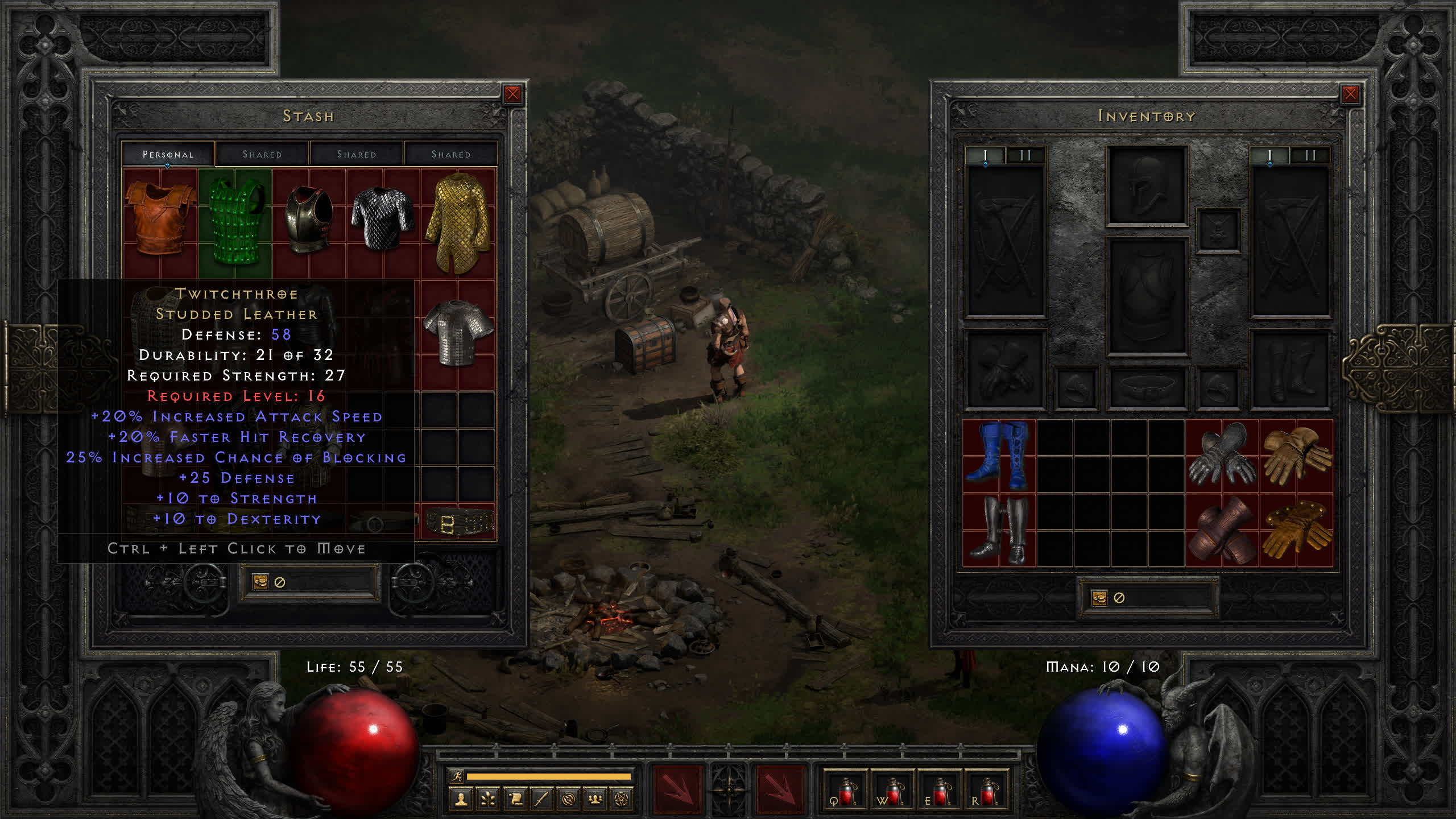Pick up the blue boots in inventory
Screen dimensions: 1456x819
[x=999, y=456]
